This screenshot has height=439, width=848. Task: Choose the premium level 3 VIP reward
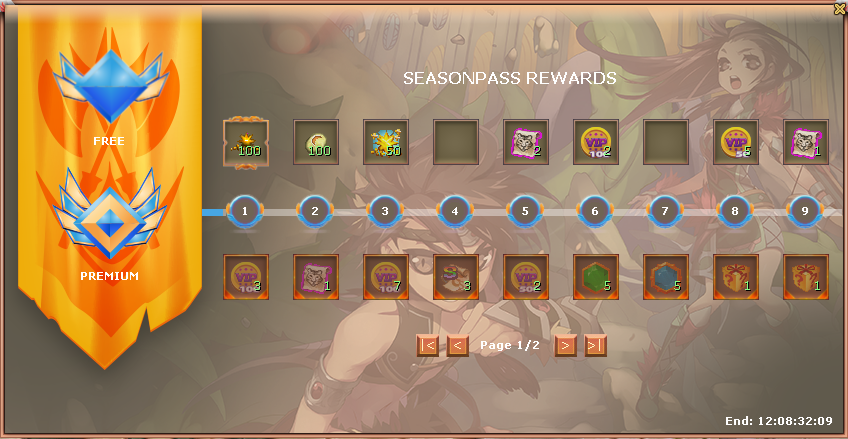click(386, 277)
